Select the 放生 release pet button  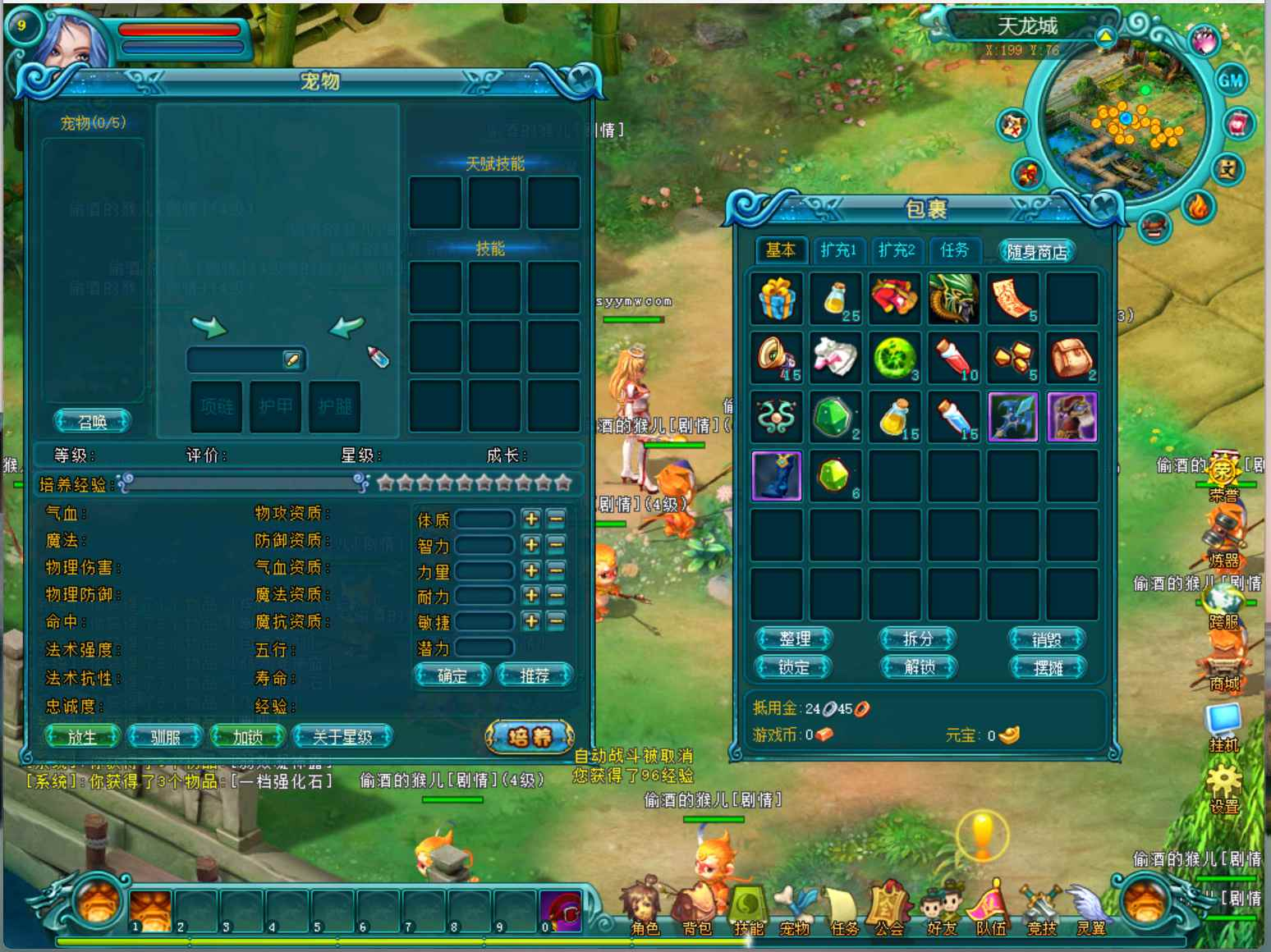pos(82,737)
